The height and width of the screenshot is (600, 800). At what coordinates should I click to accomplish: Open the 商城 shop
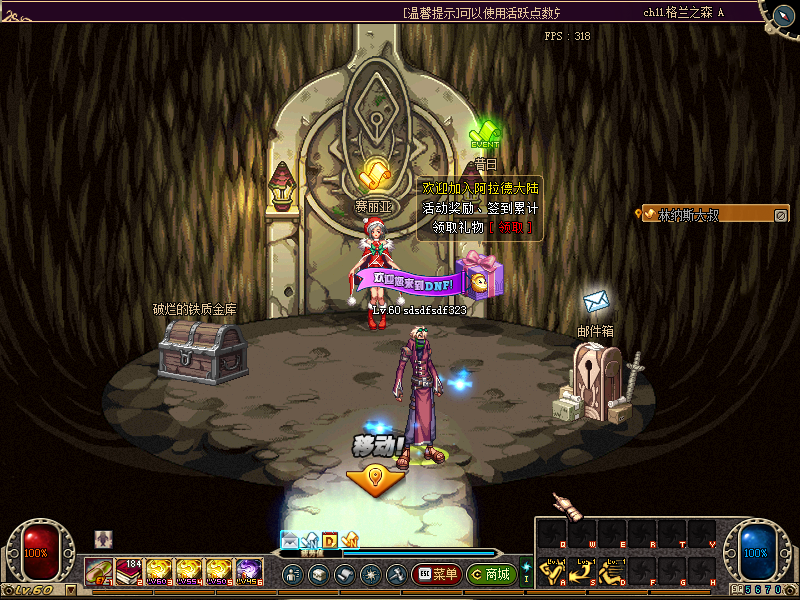[x=490, y=574]
